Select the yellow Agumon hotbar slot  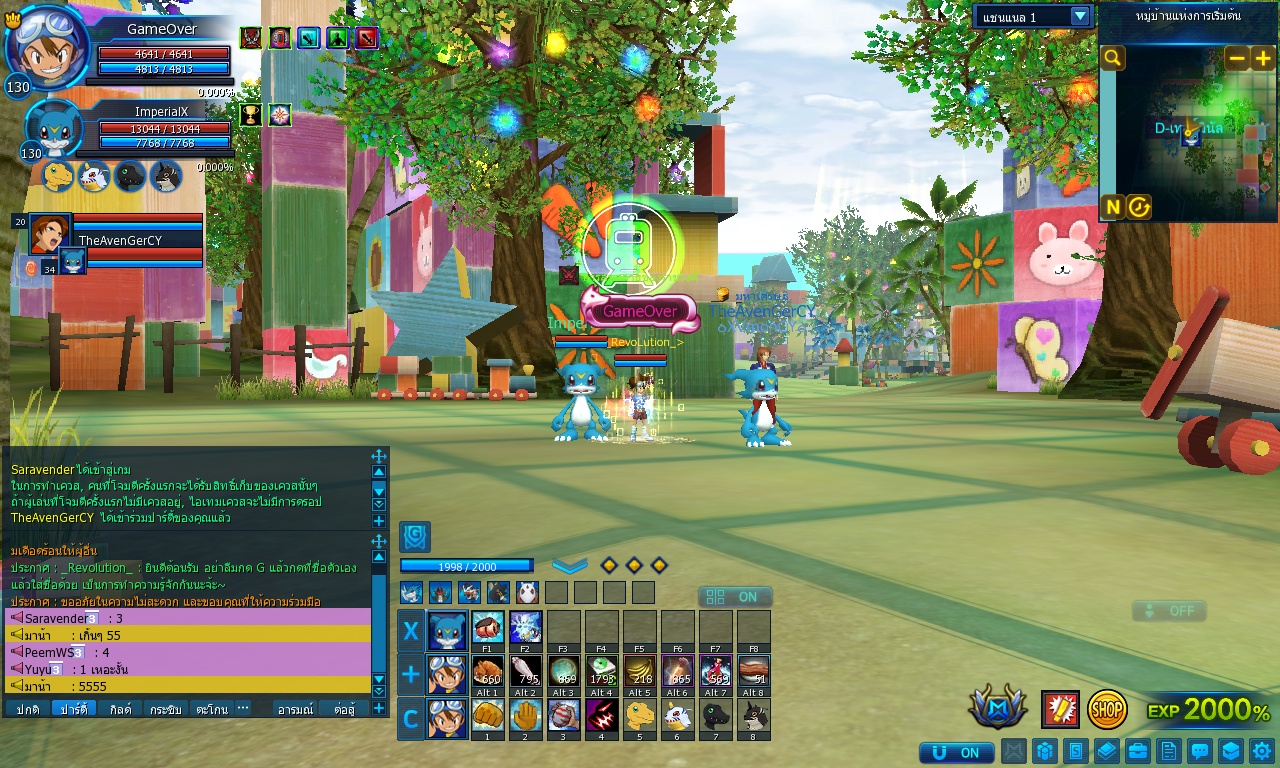point(640,716)
